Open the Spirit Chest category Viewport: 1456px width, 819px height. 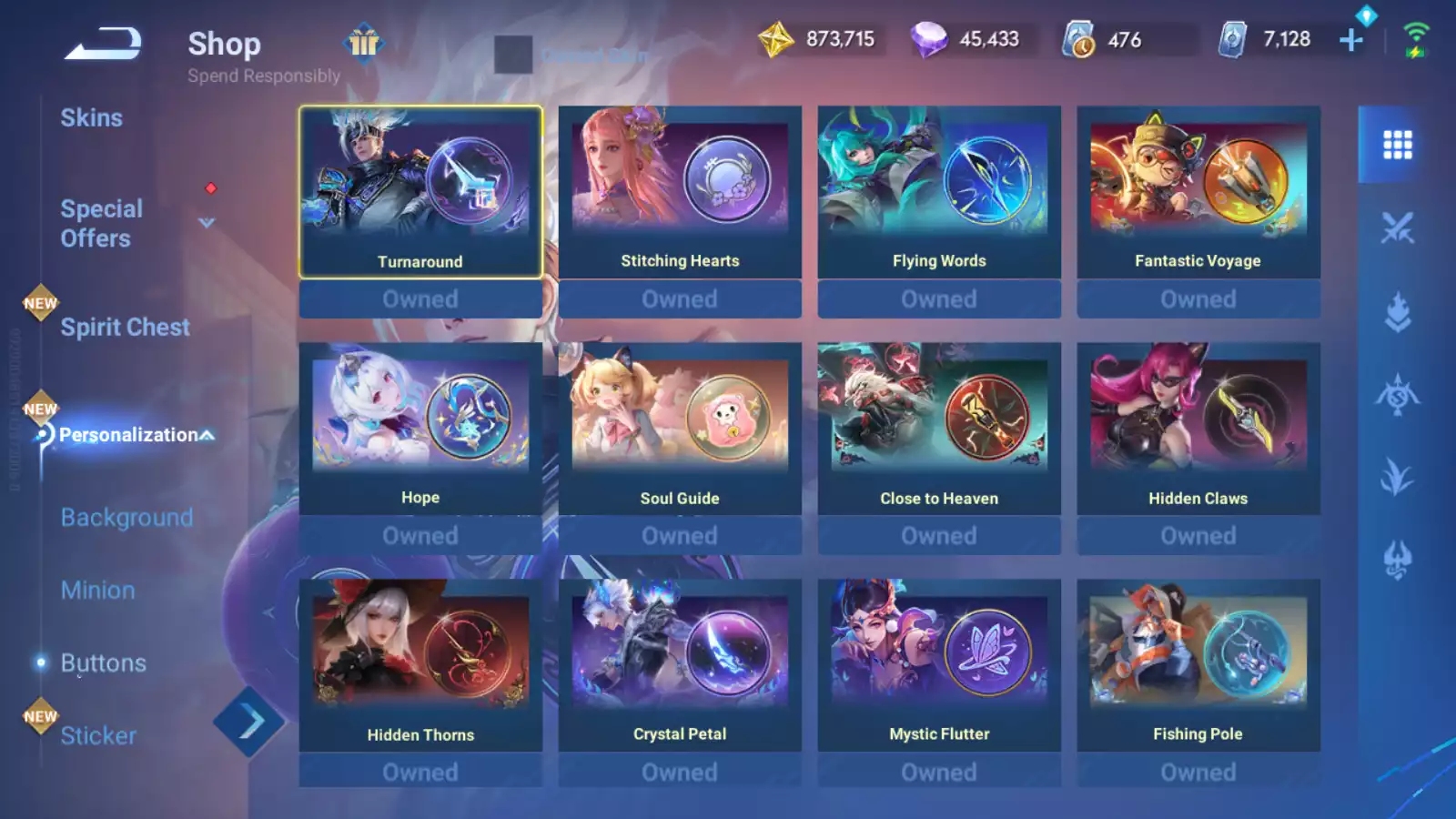click(x=125, y=328)
